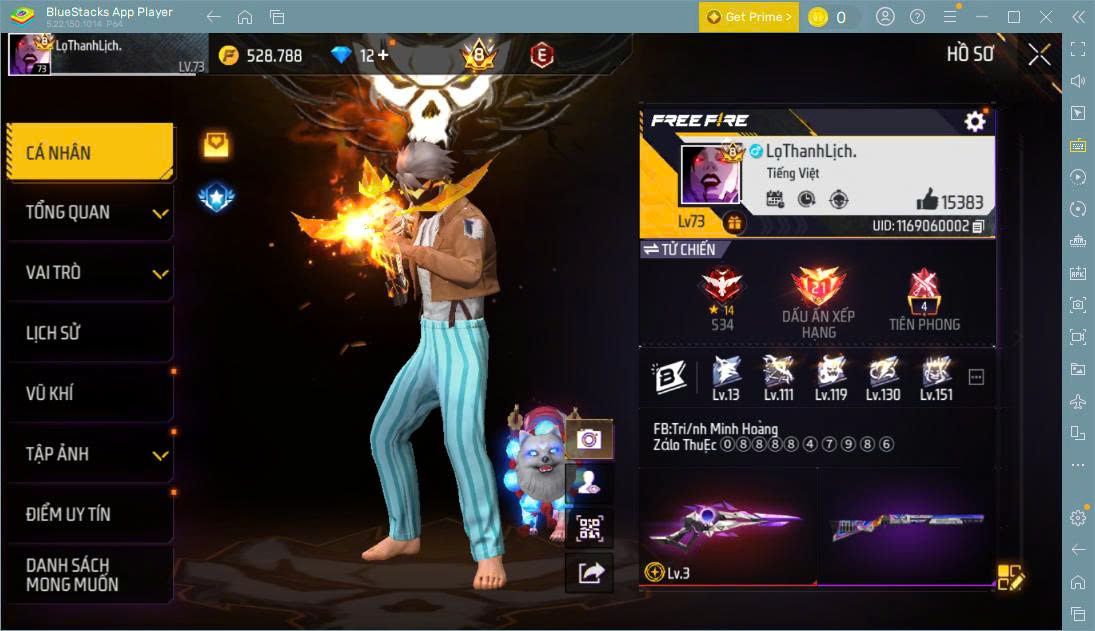The image size is (1095, 631).
Task: Open the VŨ KHÍ section
Action: [x=89, y=393]
